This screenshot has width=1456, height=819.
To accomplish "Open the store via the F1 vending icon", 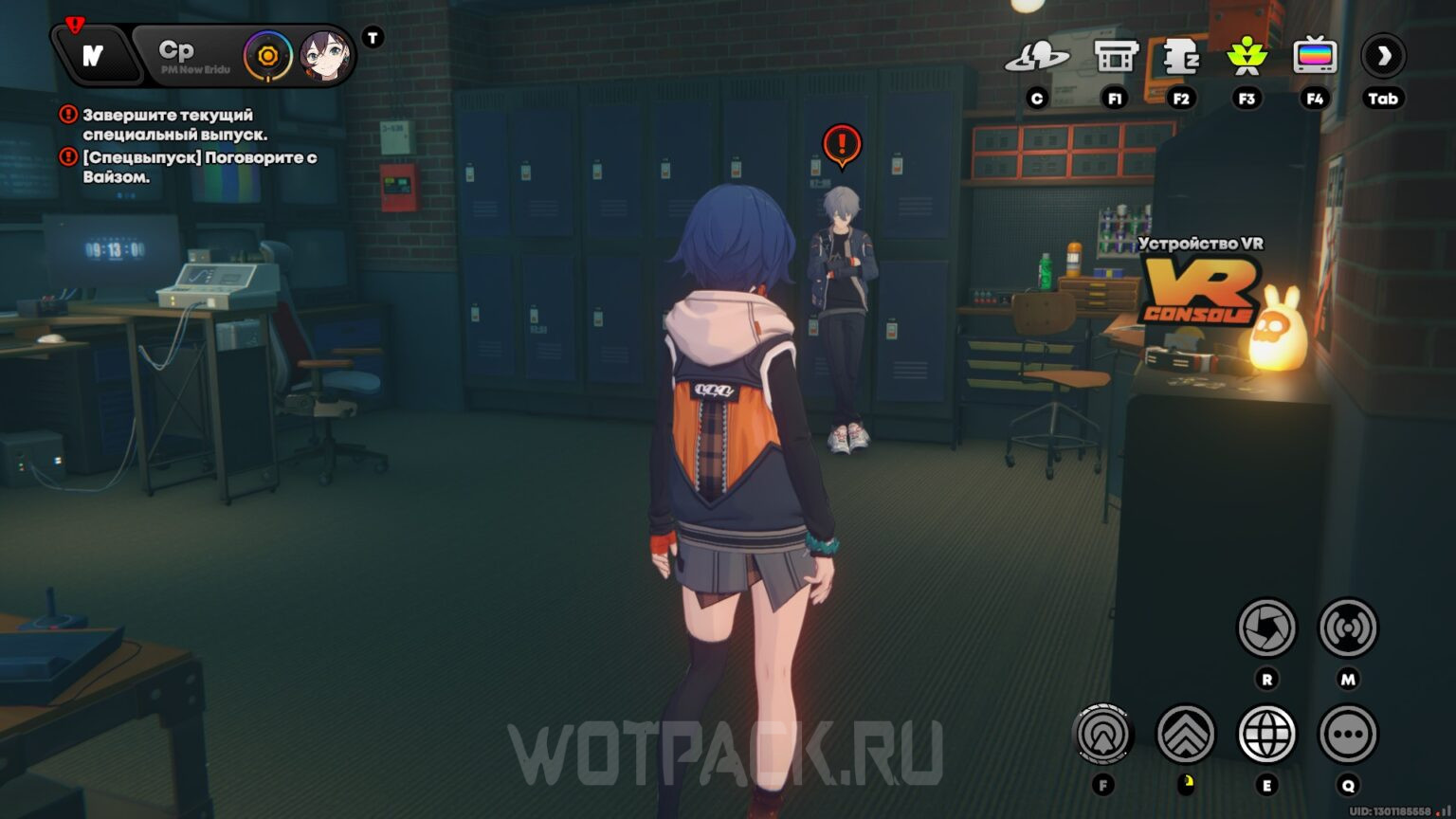I will pos(1114,57).
